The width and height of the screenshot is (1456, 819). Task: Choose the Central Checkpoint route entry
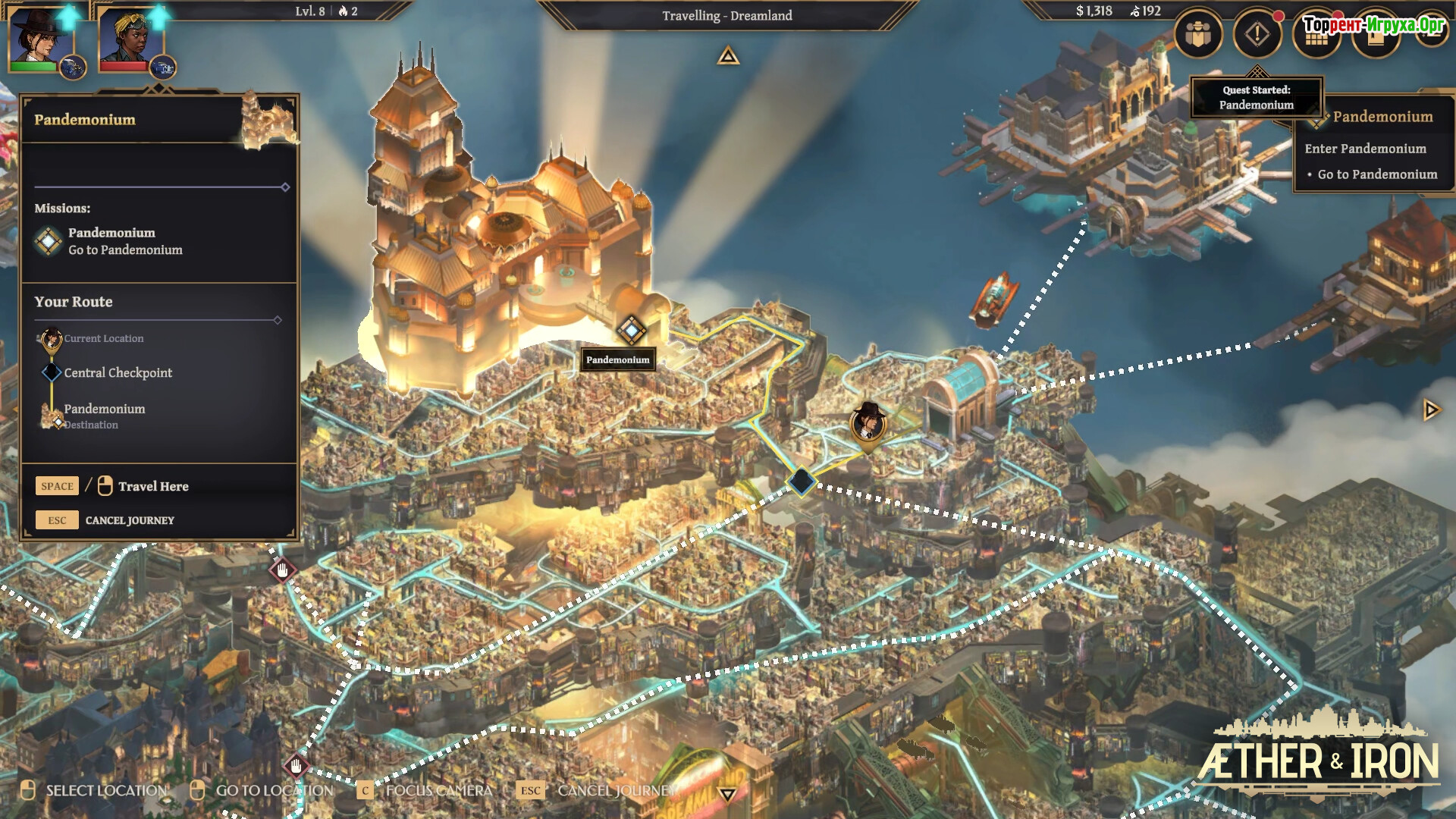[x=118, y=372]
